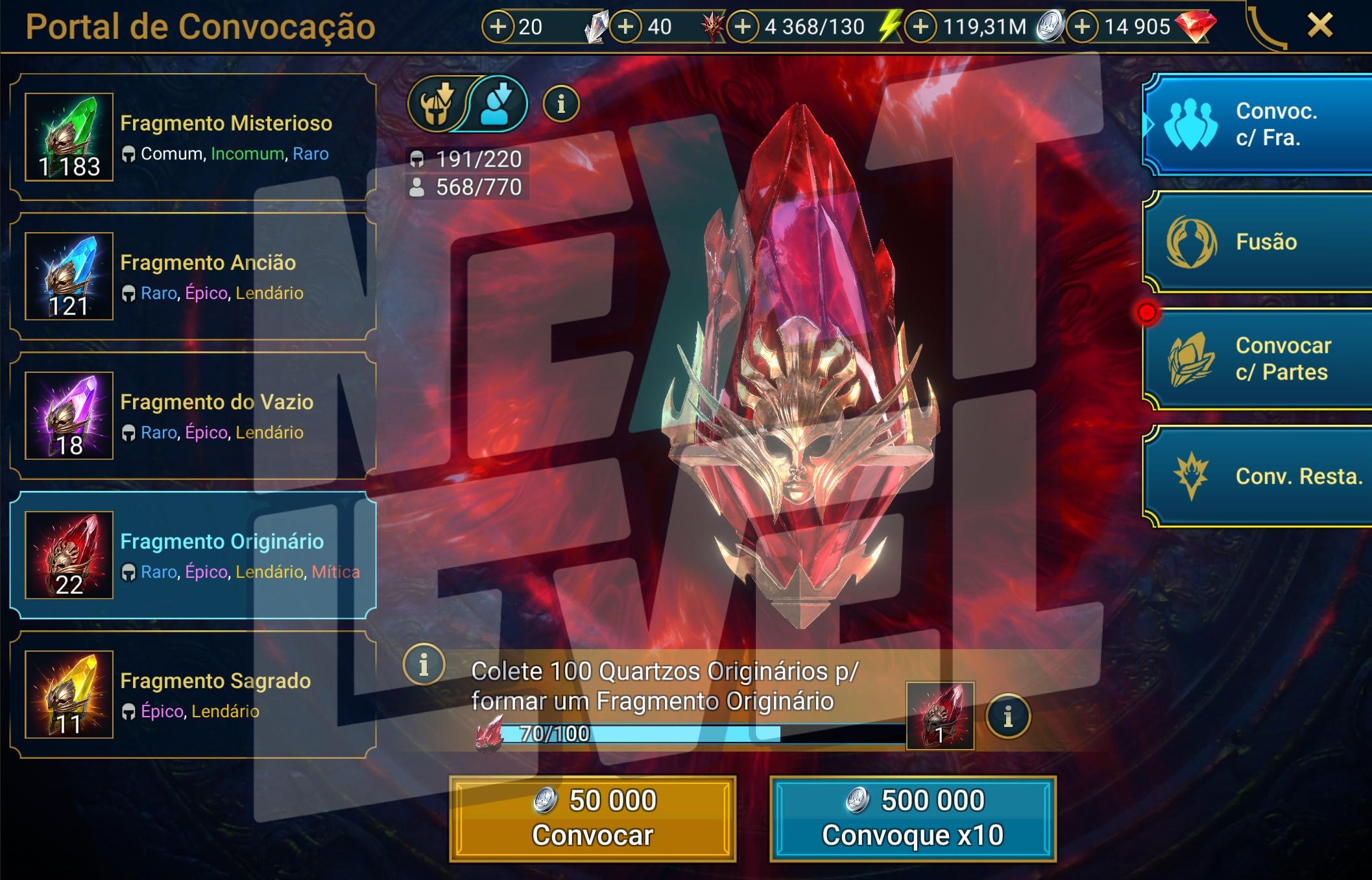Viewport: 1372px width, 880px height.
Task: Pick the Fragmento Sagrado shard
Action: pos(193,695)
